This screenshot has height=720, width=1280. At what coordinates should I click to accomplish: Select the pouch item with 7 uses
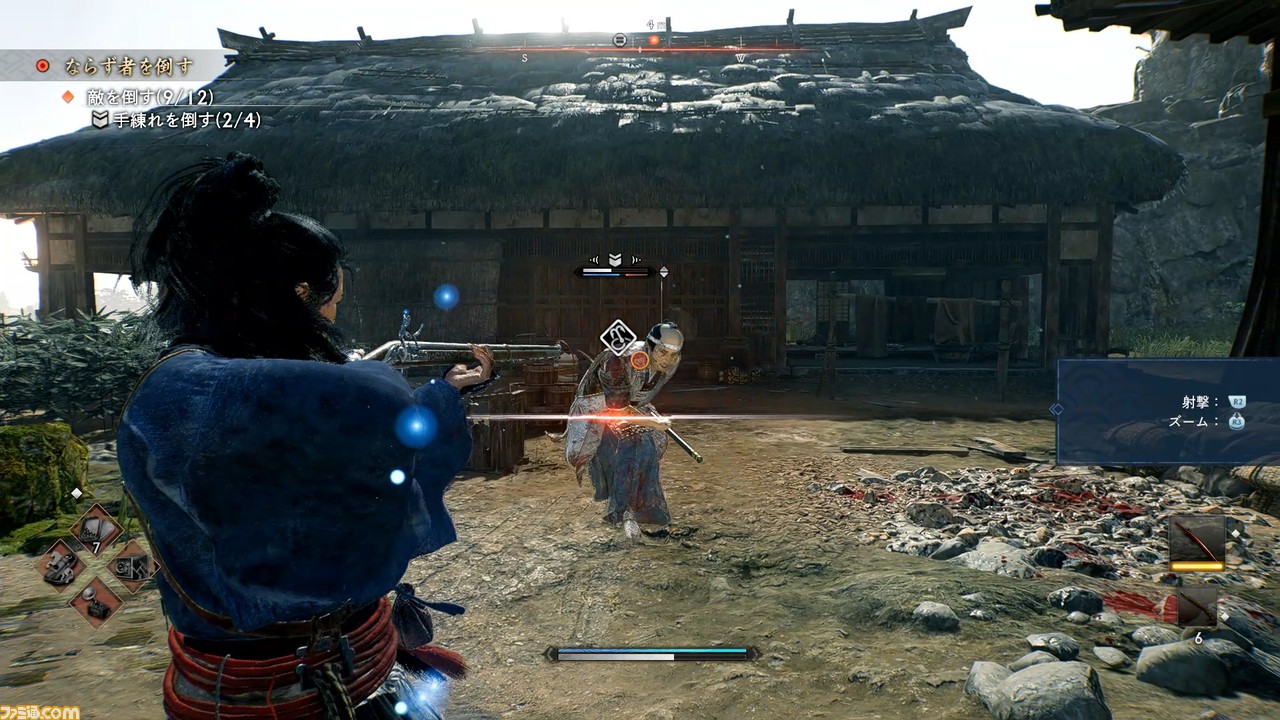(x=96, y=527)
